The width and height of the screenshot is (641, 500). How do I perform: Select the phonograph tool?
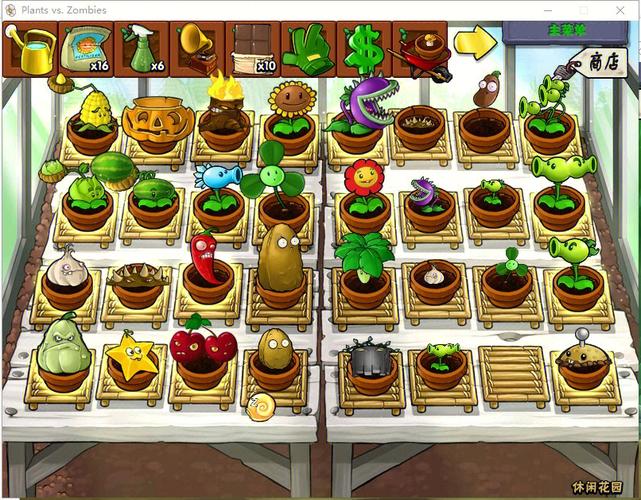pos(196,49)
